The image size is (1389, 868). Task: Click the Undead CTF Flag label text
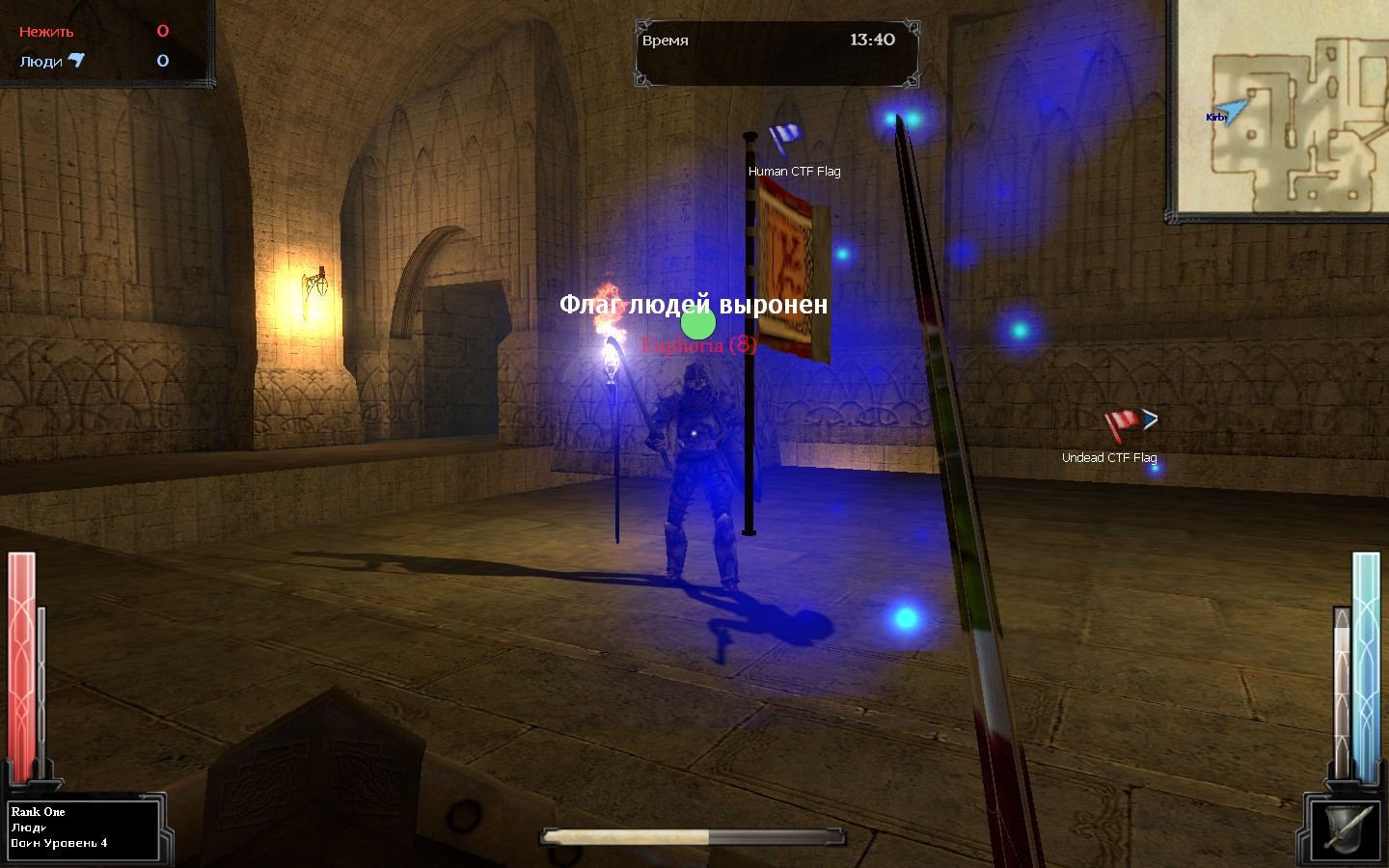click(1109, 457)
